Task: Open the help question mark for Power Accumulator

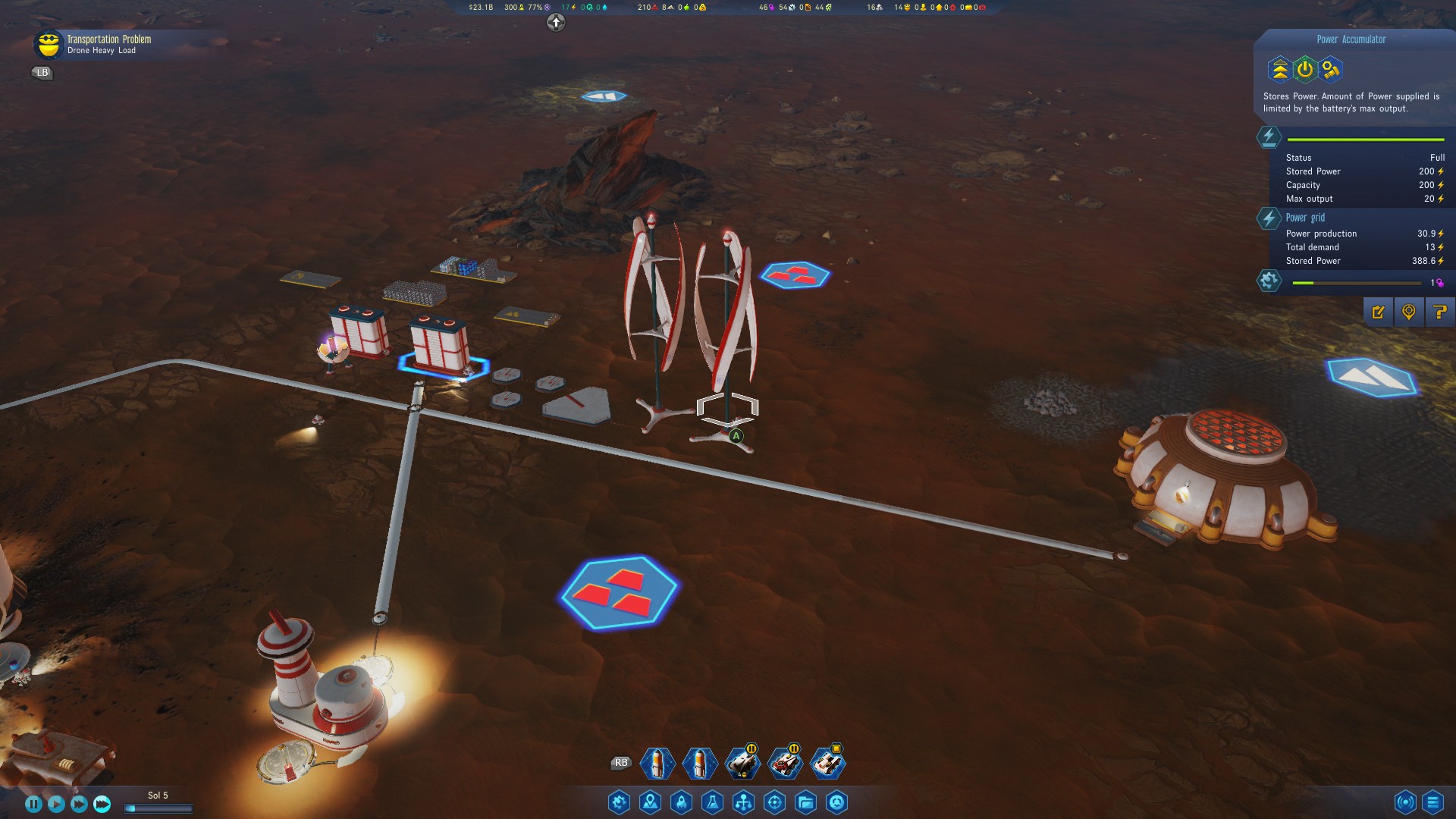Action: [1439, 311]
